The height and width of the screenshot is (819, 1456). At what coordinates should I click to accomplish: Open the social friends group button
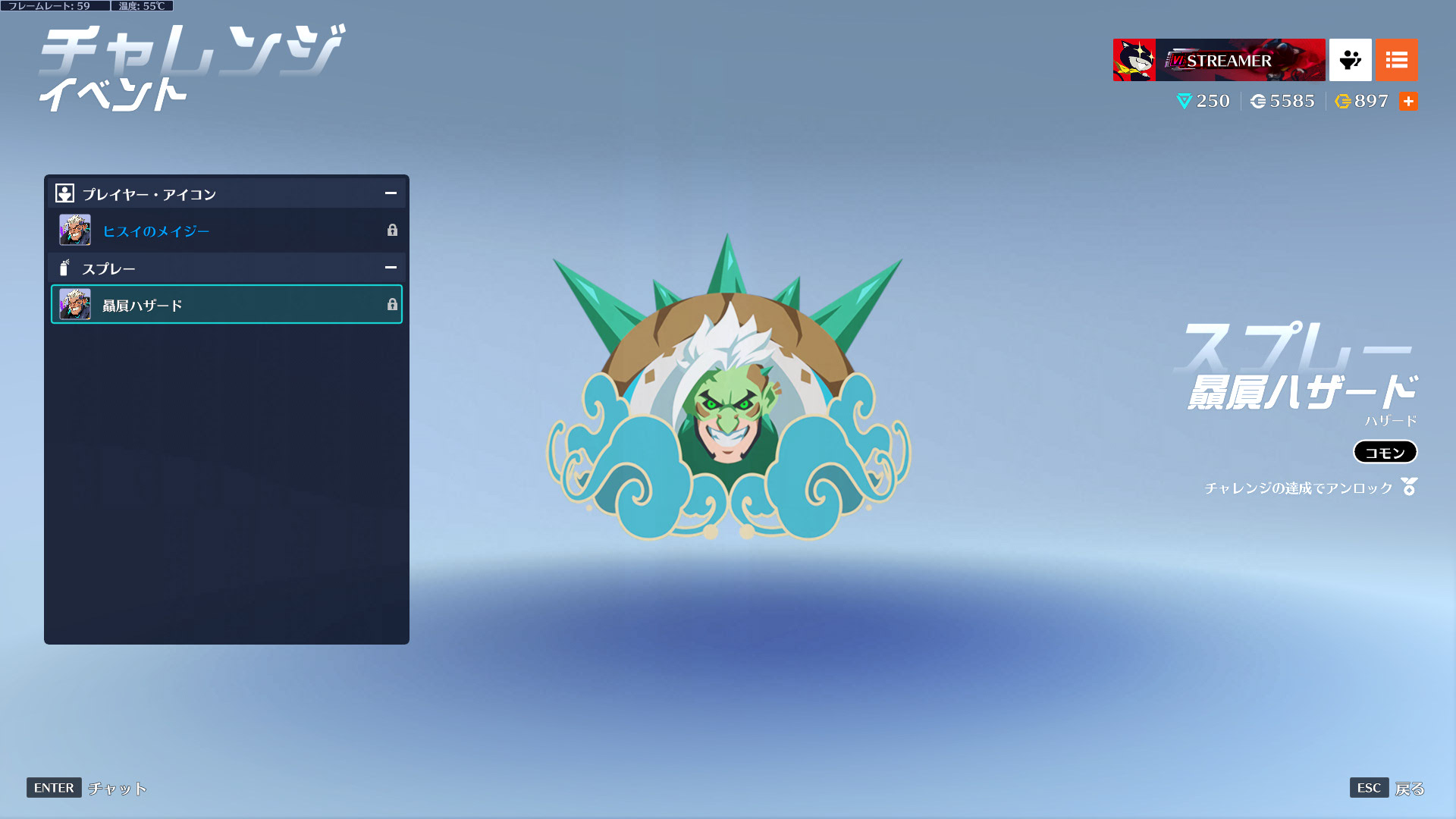[1350, 60]
